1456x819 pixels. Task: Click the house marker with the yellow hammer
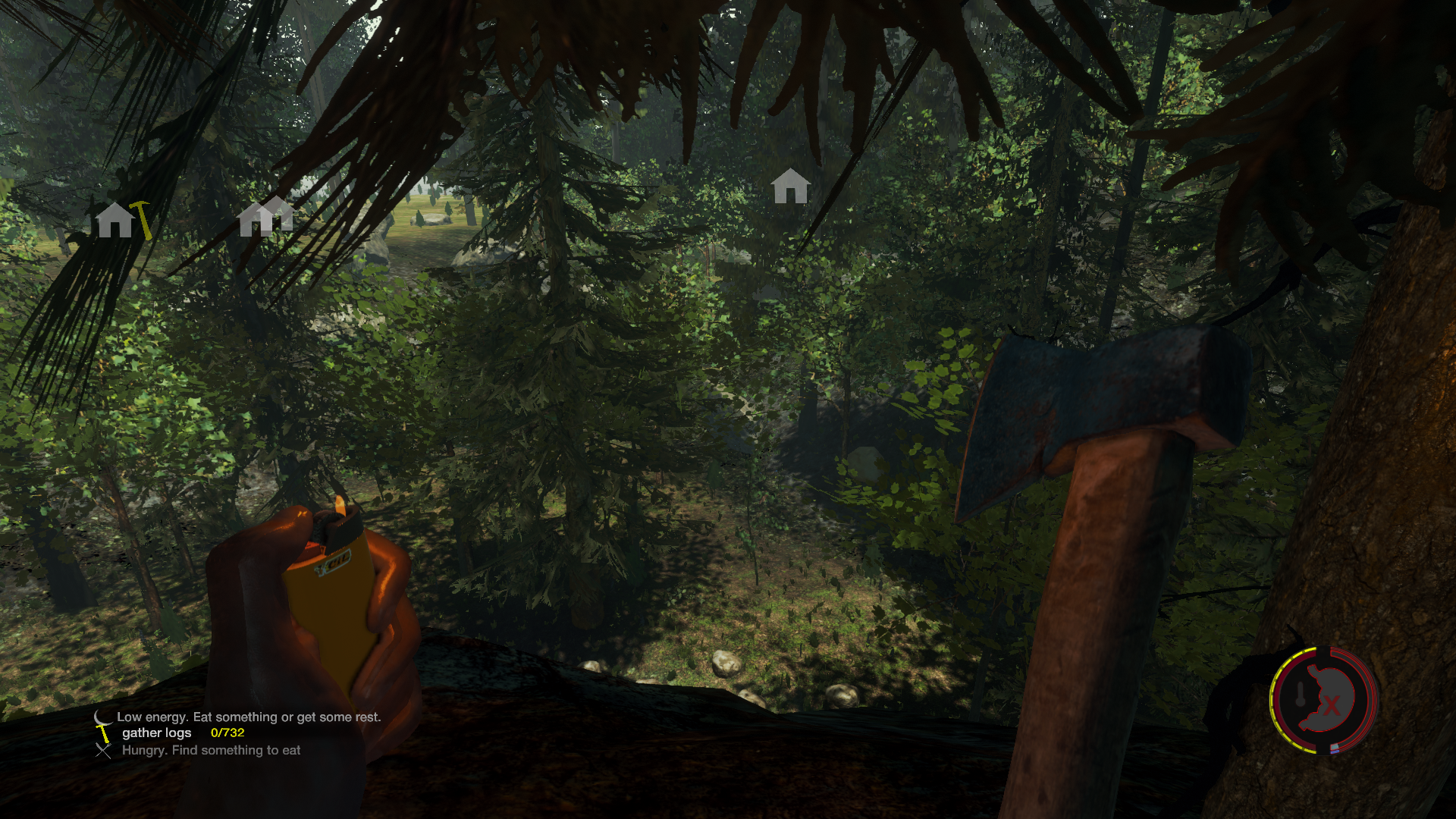point(121,220)
